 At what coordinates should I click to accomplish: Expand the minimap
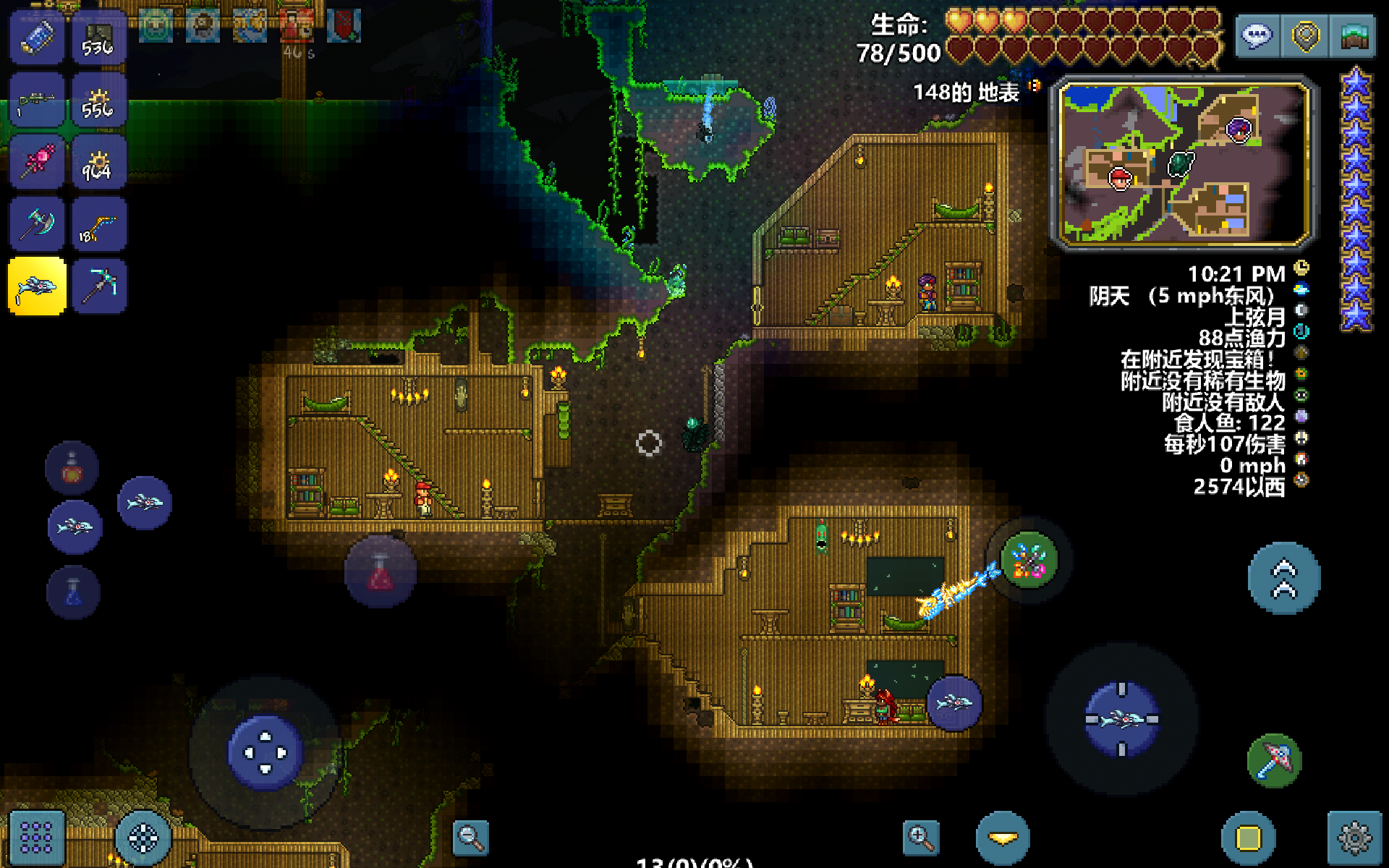[1184, 165]
